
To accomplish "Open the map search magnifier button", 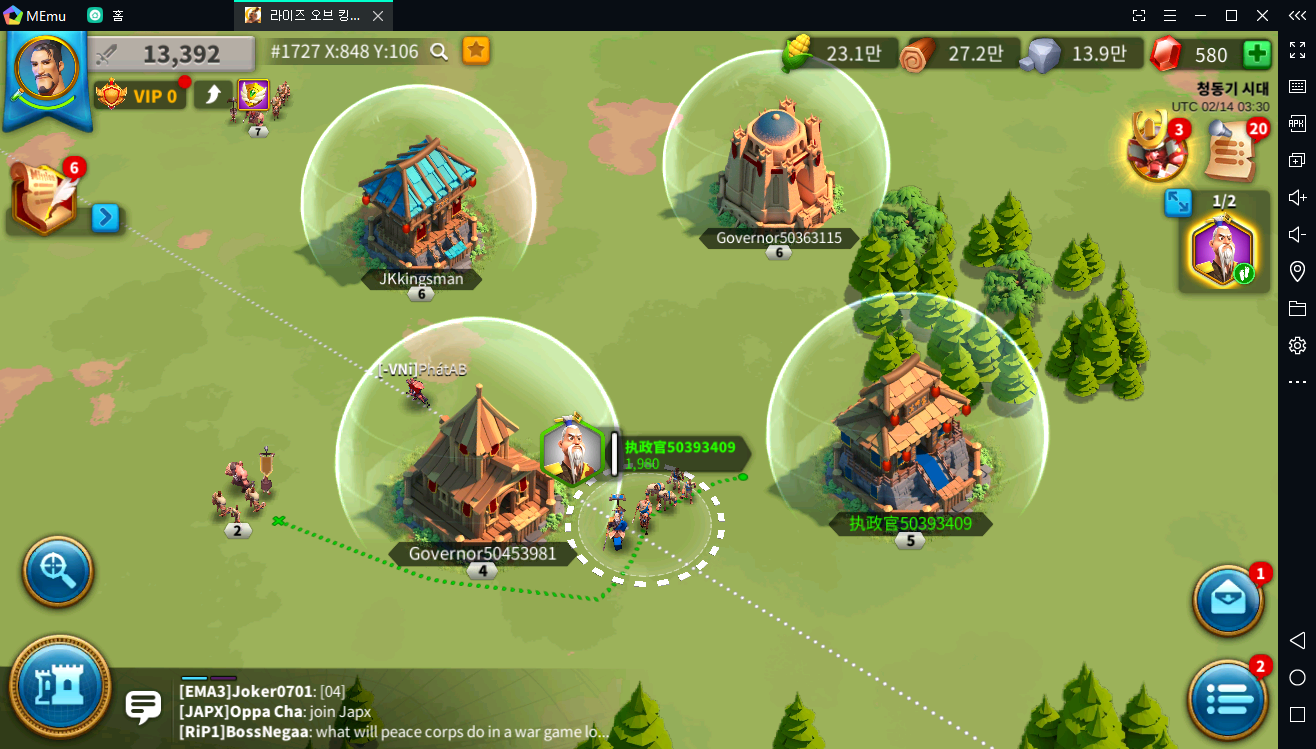I will 58,572.
